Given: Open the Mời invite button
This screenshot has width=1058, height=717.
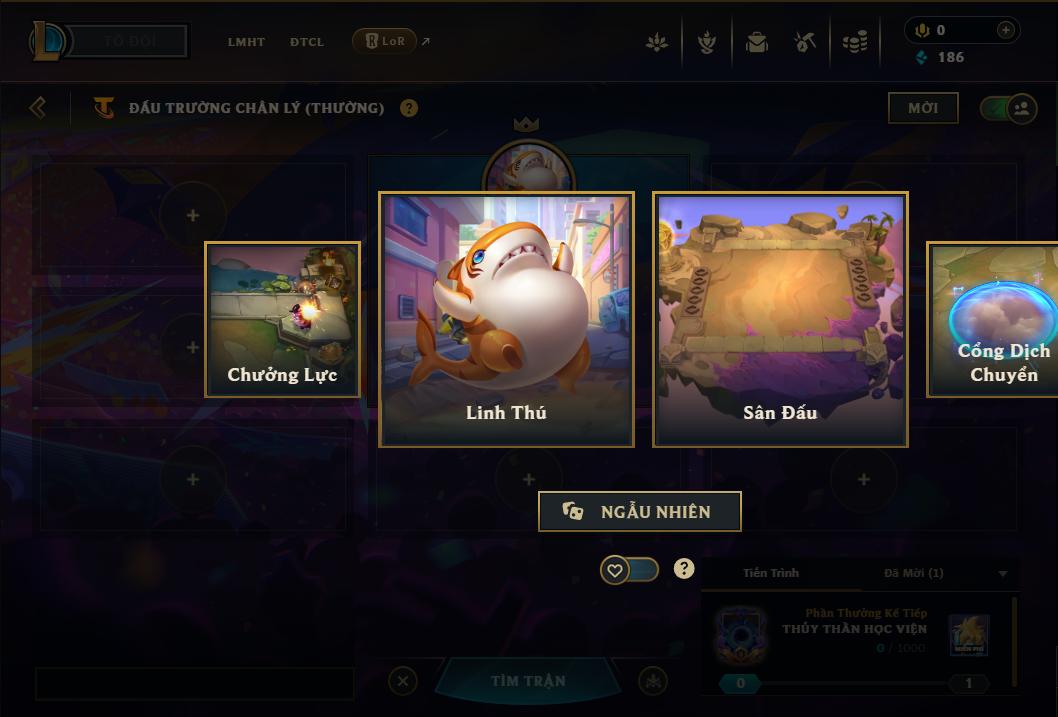Looking at the screenshot, I should [x=922, y=108].
